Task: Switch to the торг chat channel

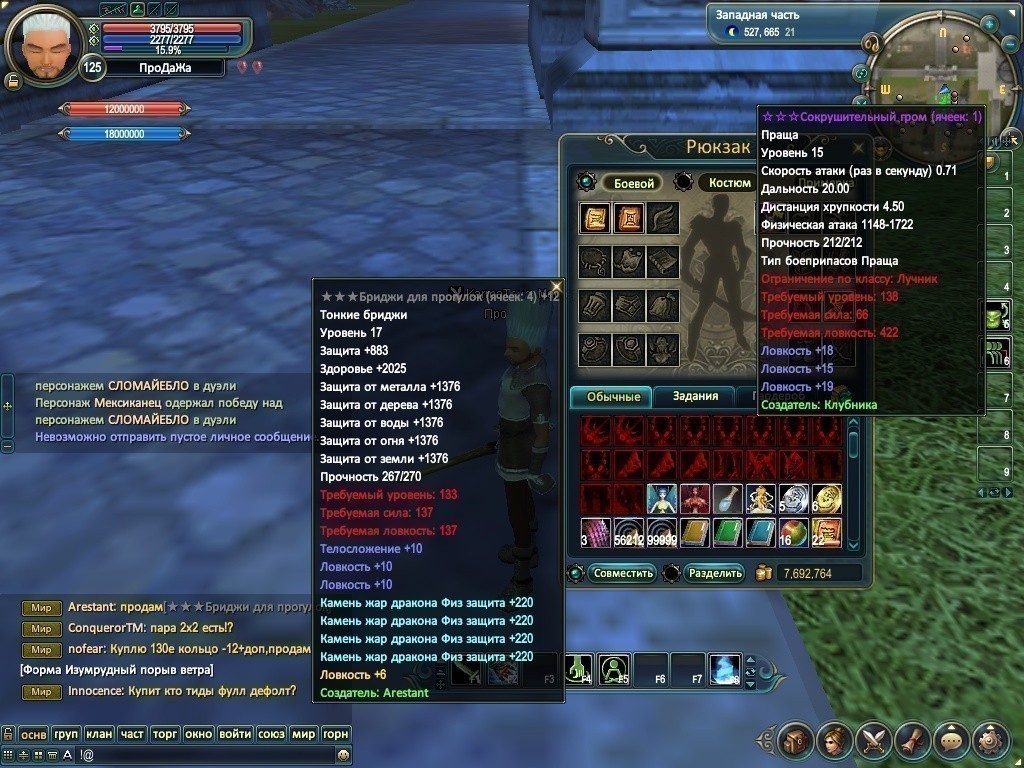Action: point(165,734)
